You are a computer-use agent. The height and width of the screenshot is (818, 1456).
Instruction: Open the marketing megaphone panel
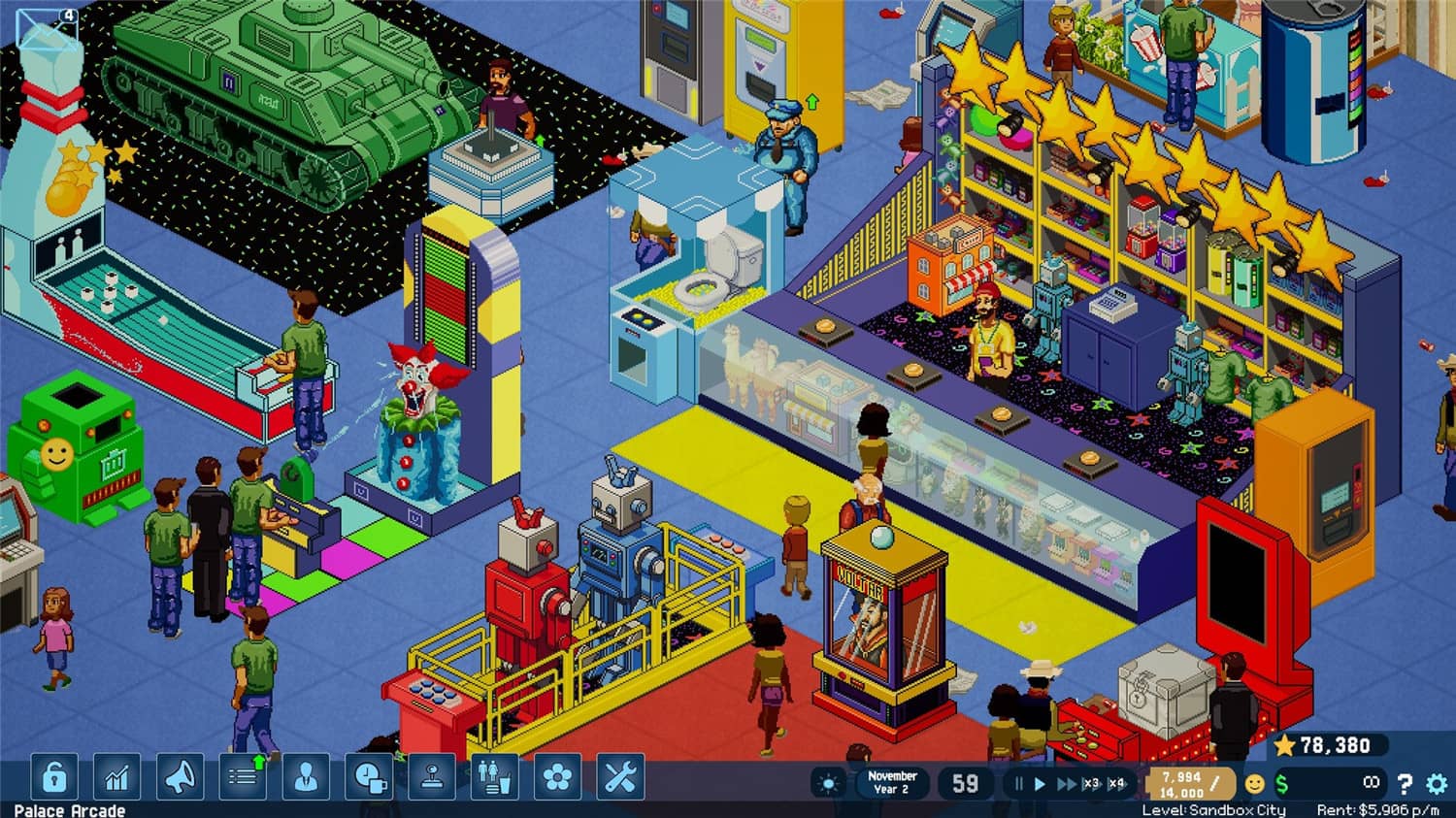click(179, 777)
